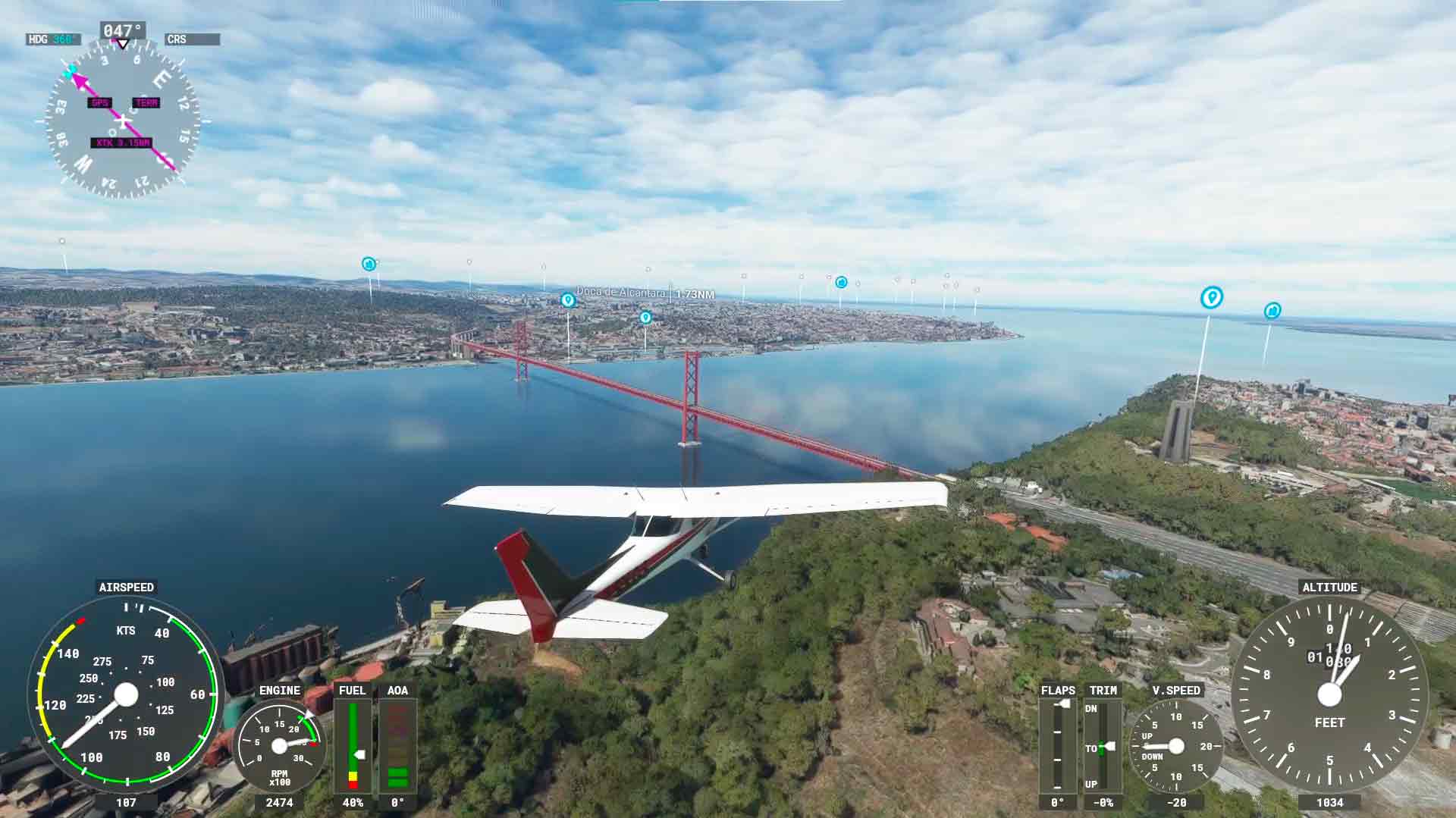This screenshot has width=1456, height=818.
Task: Click the ALTITUDE gauge showing 1034 feet
Action: coord(1329,693)
